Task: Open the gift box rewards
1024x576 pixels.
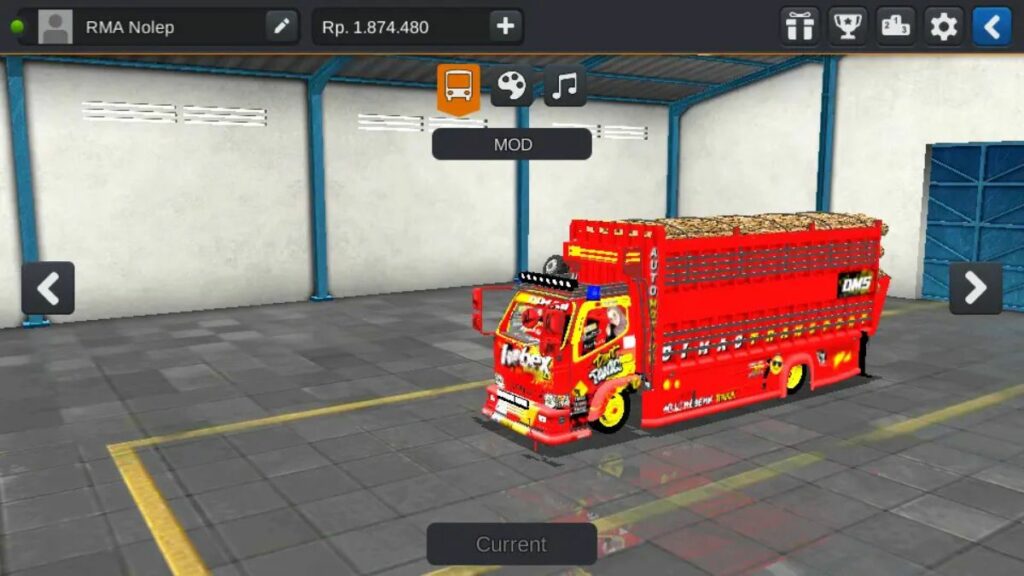Action: tap(799, 27)
